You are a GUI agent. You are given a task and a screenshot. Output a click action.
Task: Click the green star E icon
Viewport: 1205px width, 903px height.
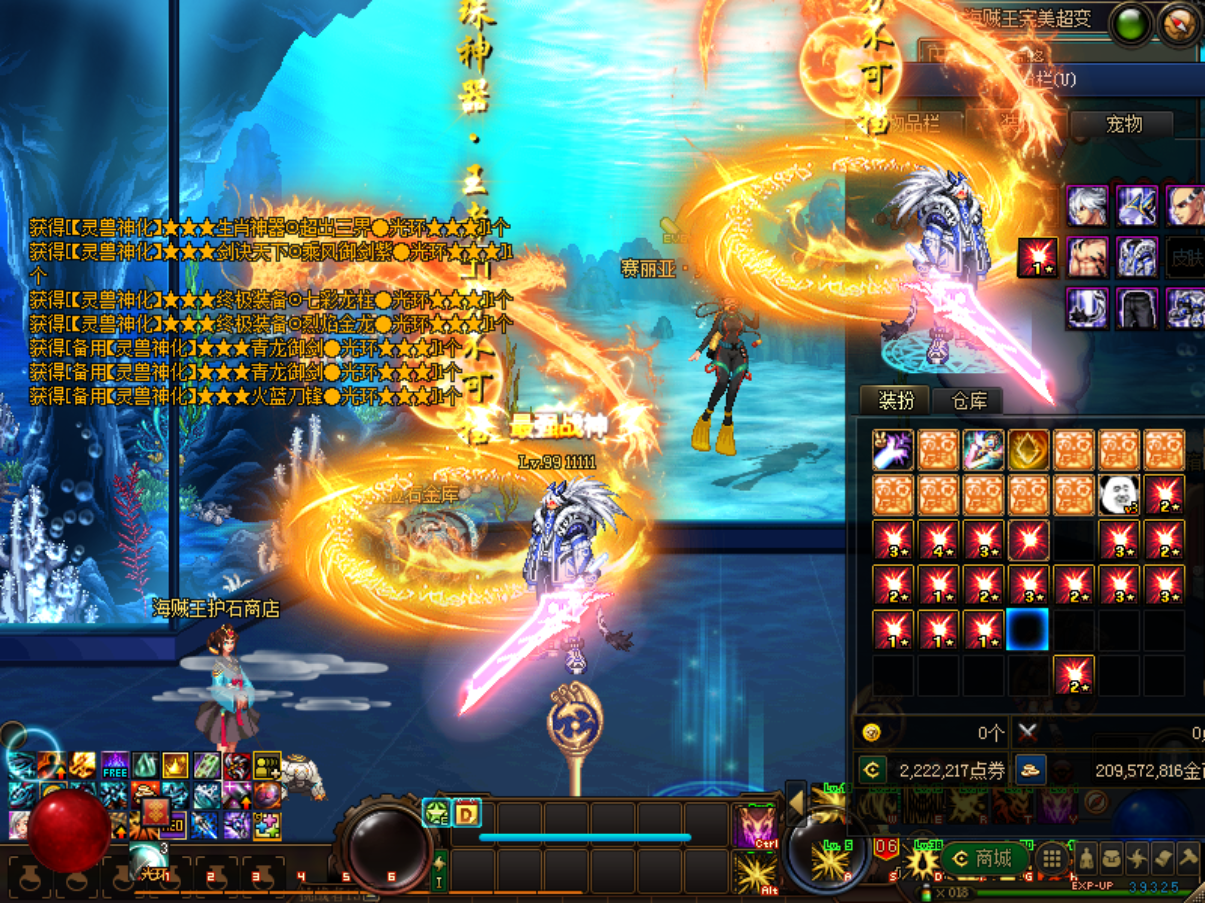(437, 814)
